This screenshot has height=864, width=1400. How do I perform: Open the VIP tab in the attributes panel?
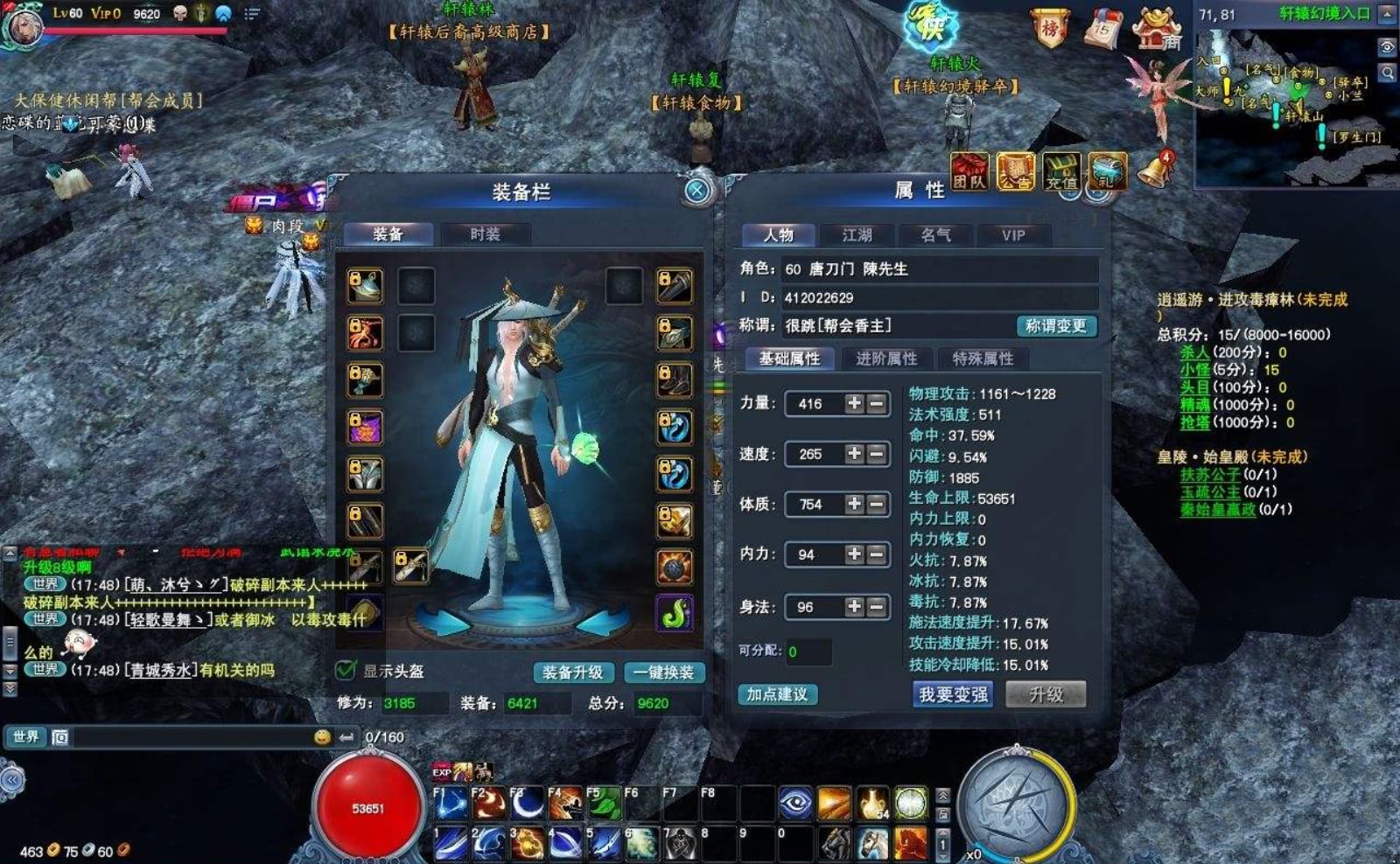point(1013,234)
